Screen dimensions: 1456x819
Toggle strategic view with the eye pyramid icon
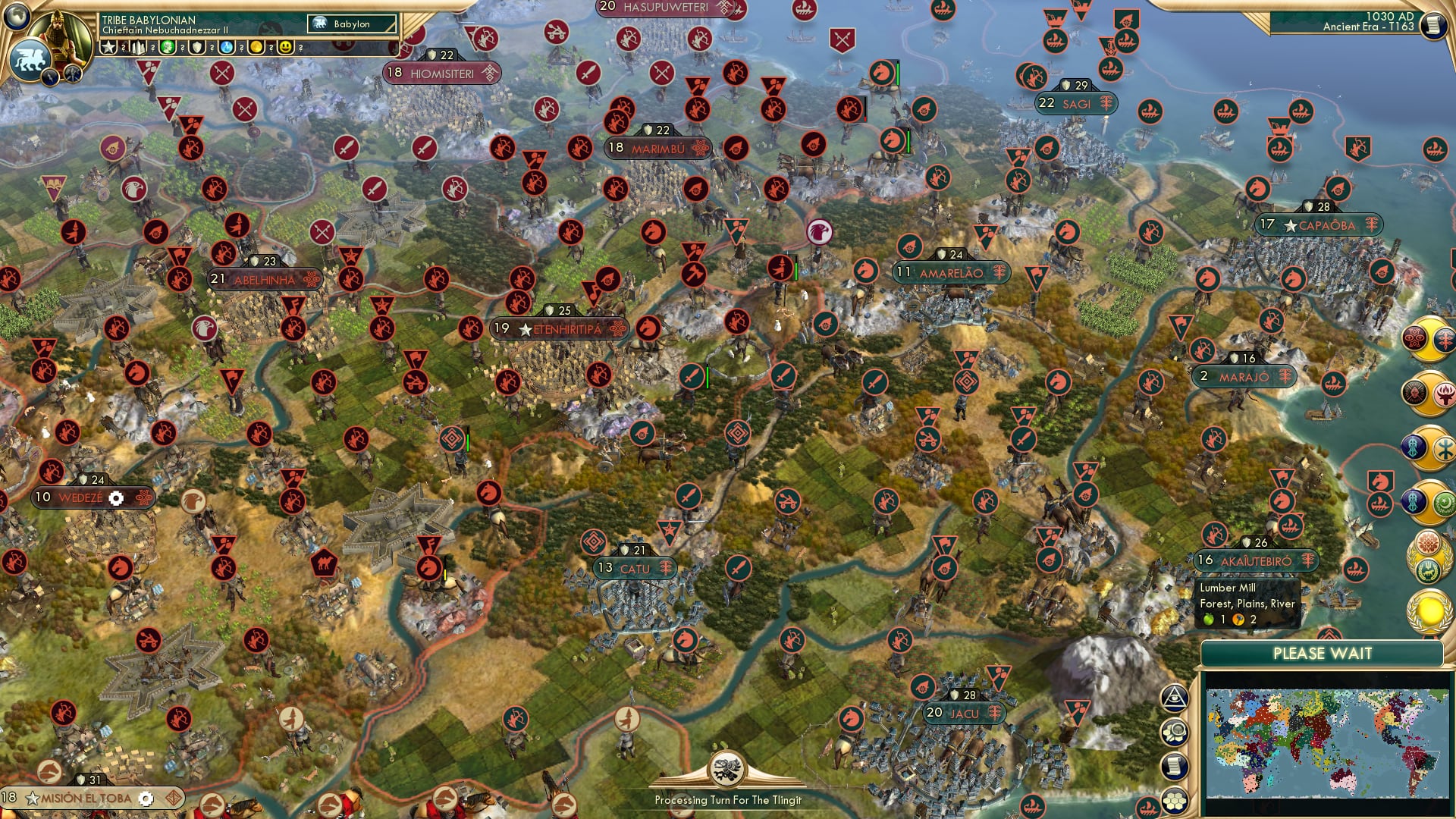tap(1175, 698)
